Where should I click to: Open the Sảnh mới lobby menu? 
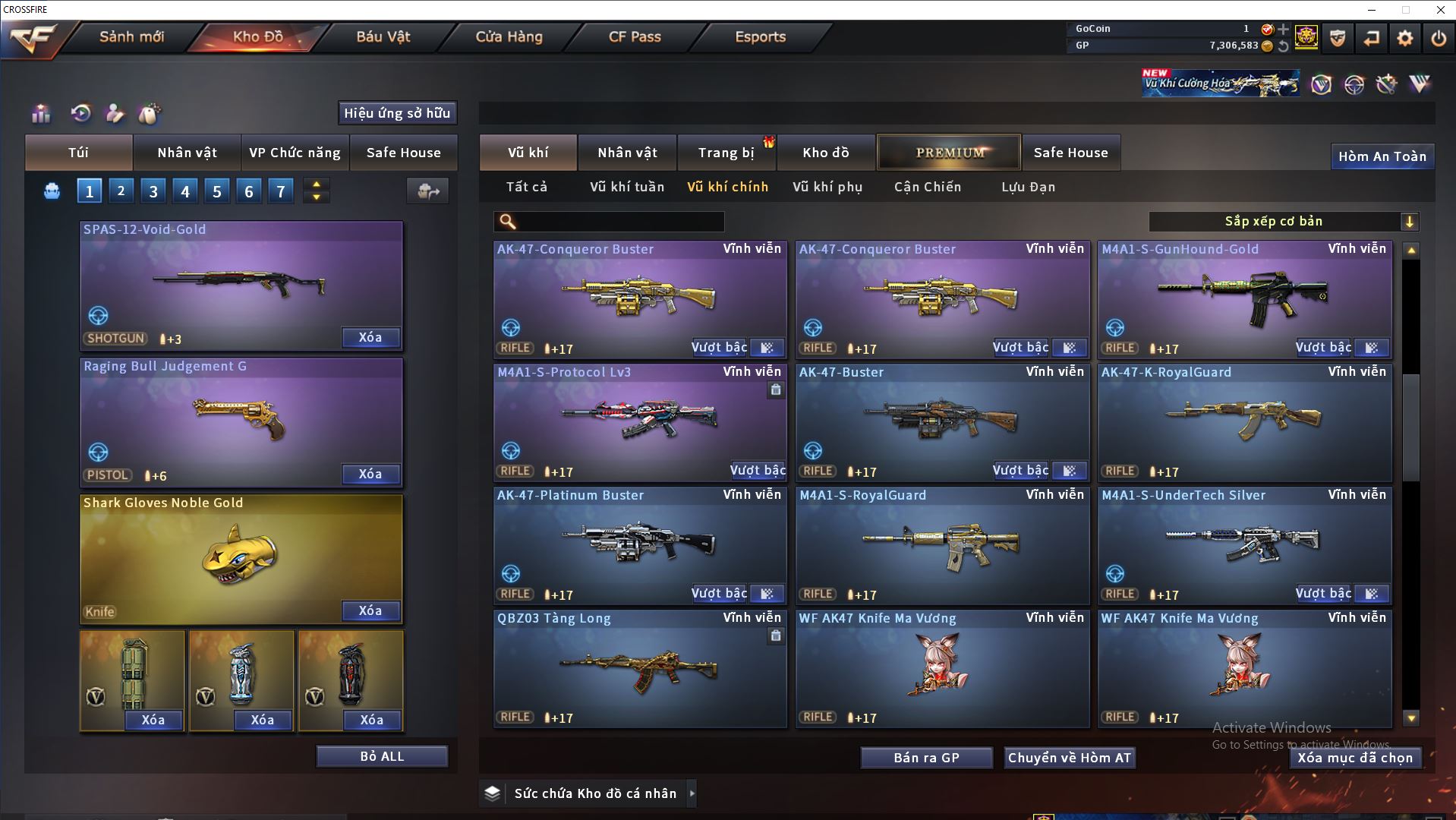click(x=131, y=36)
